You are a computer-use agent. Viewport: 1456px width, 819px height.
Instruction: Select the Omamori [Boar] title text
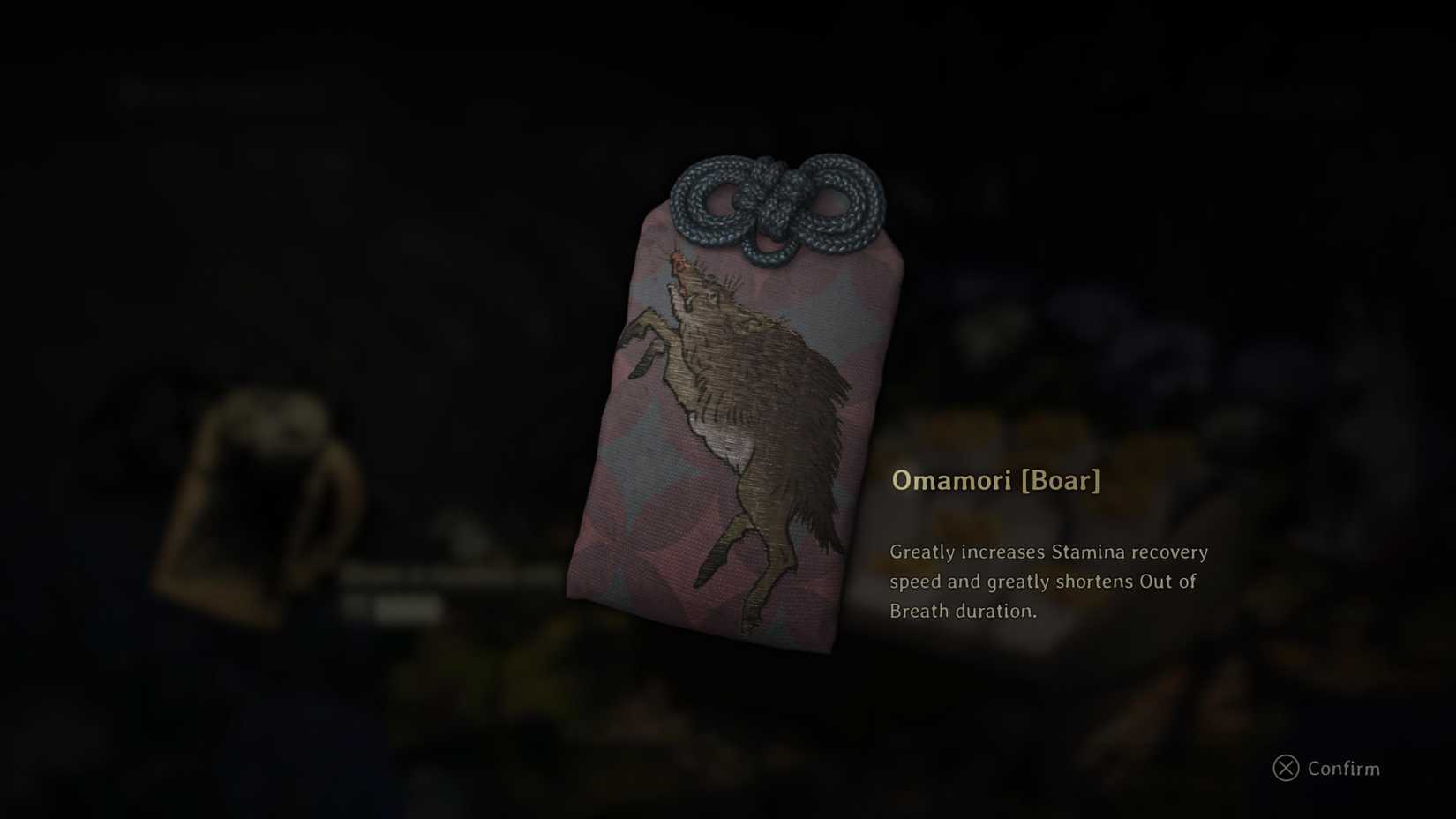point(995,483)
